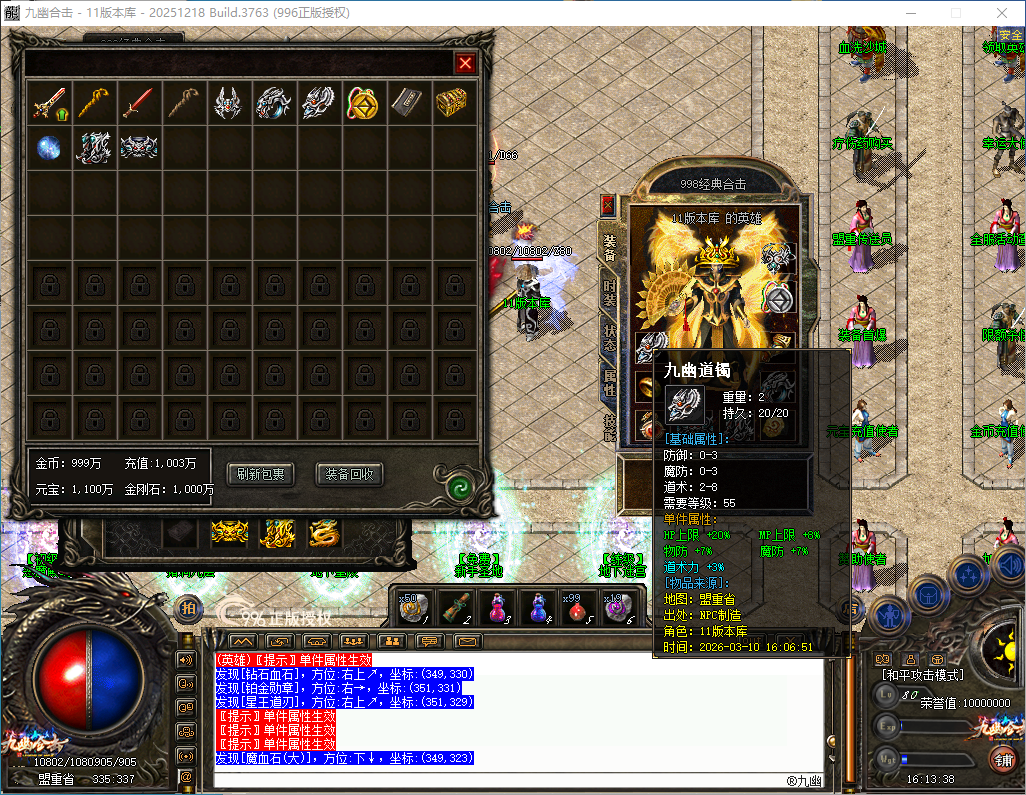The height and width of the screenshot is (795, 1026).
Task: Open the 时装 fashion tab
Action: [609, 291]
